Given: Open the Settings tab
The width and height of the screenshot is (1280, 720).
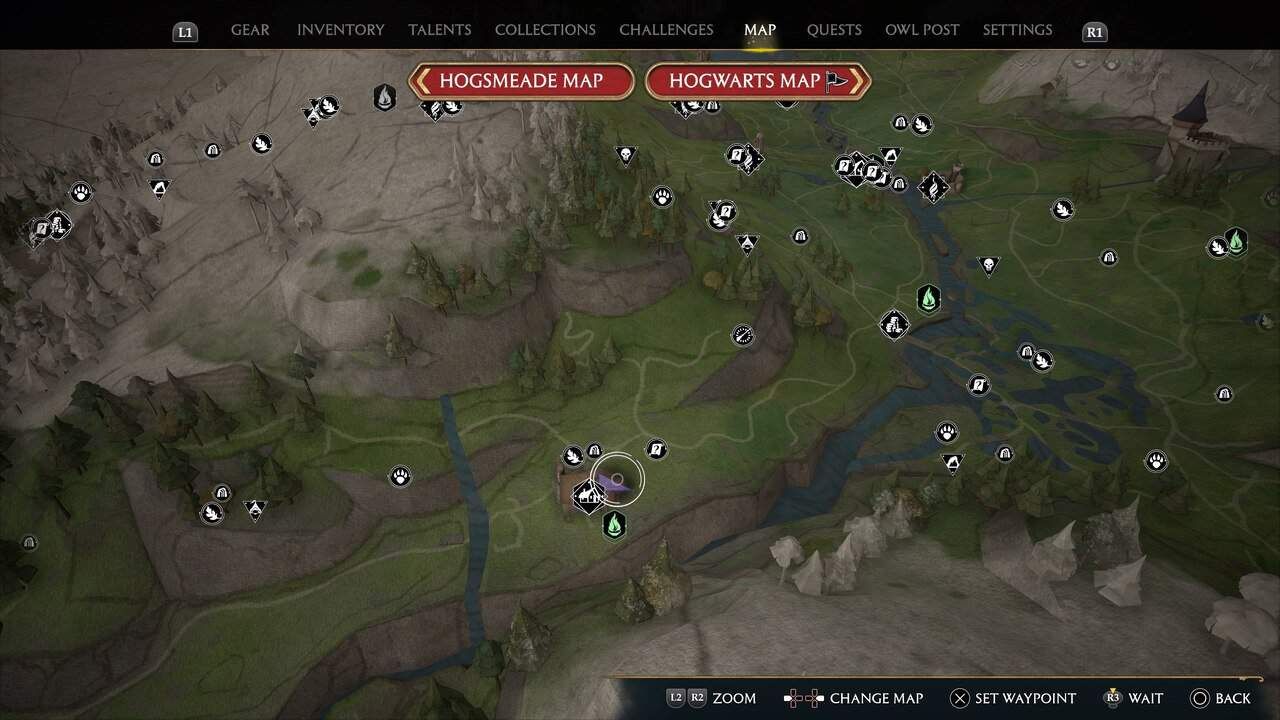Looking at the screenshot, I should (x=1017, y=30).
